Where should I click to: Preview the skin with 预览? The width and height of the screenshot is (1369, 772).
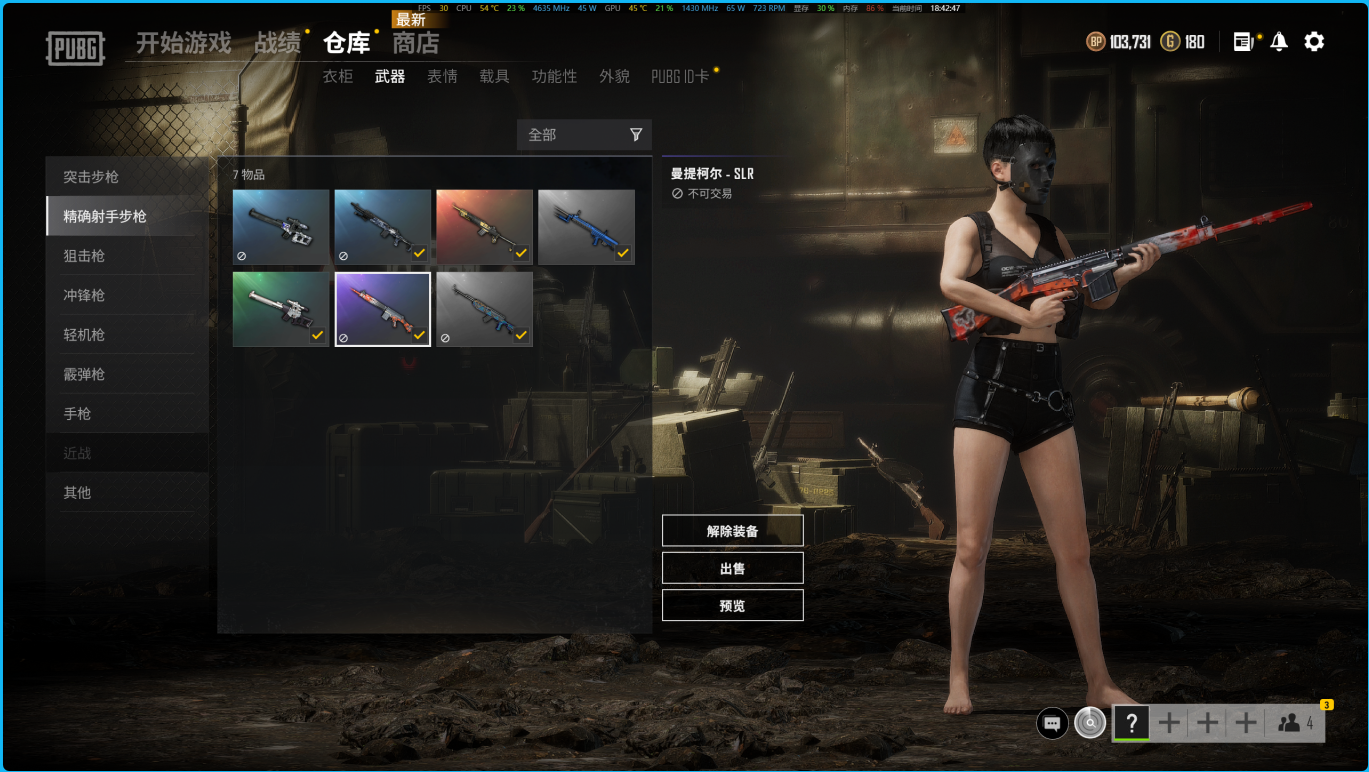(x=732, y=605)
